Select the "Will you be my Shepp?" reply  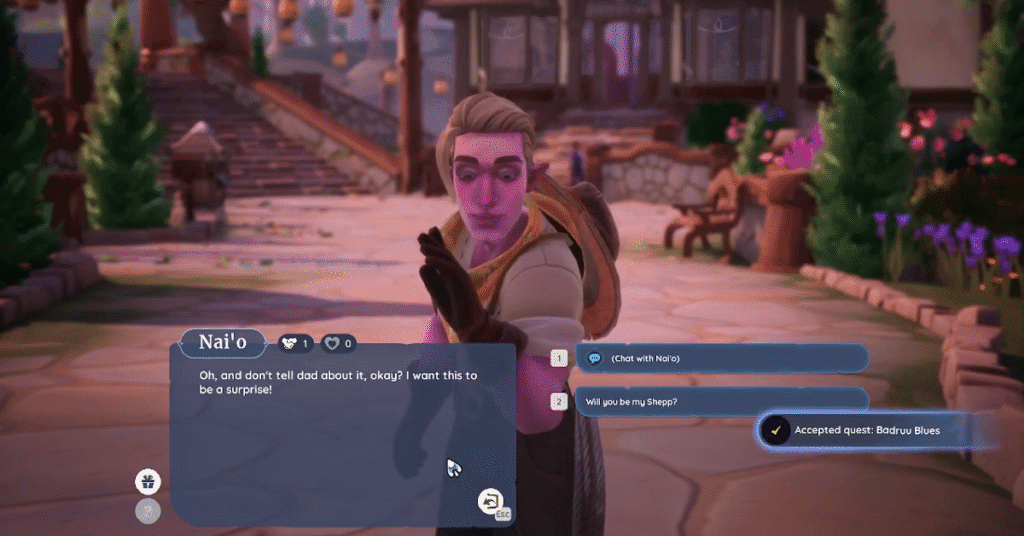coord(720,402)
